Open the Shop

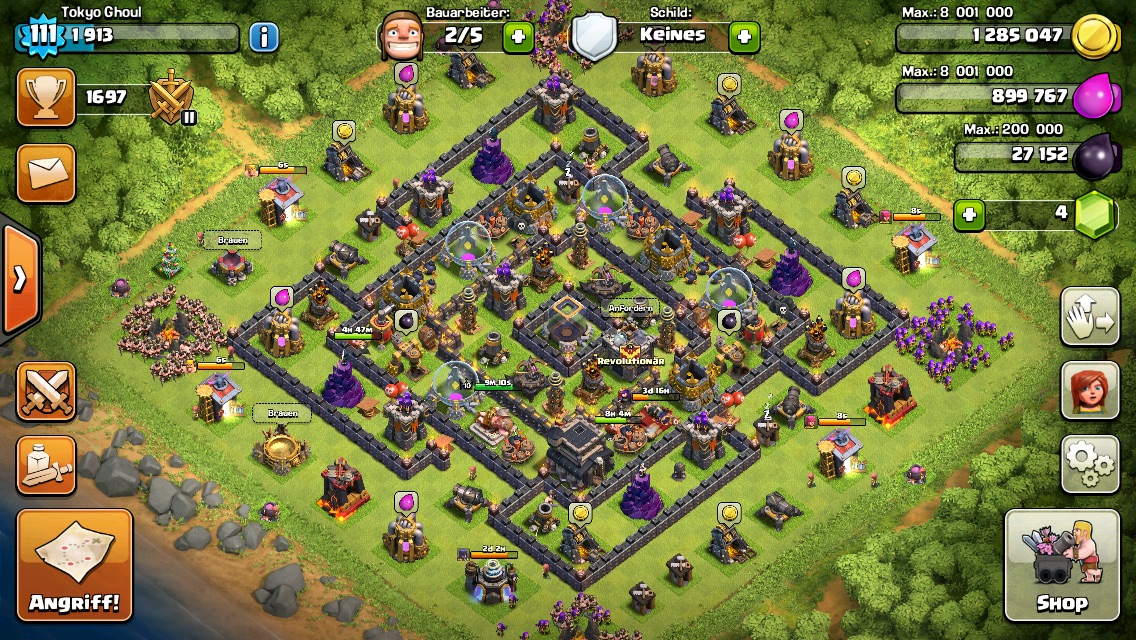[1061, 565]
